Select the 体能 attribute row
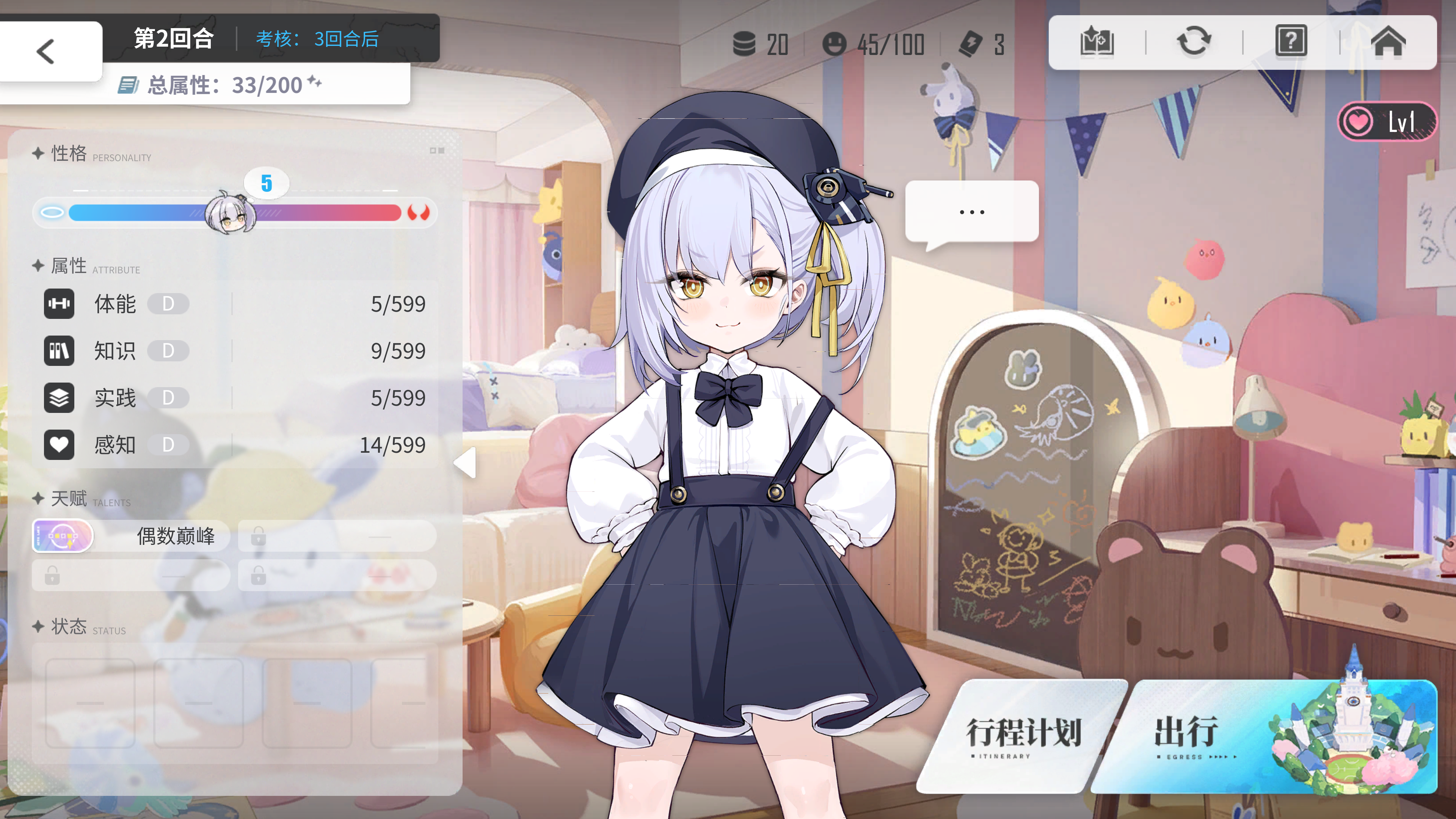 [x=235, y=303]
